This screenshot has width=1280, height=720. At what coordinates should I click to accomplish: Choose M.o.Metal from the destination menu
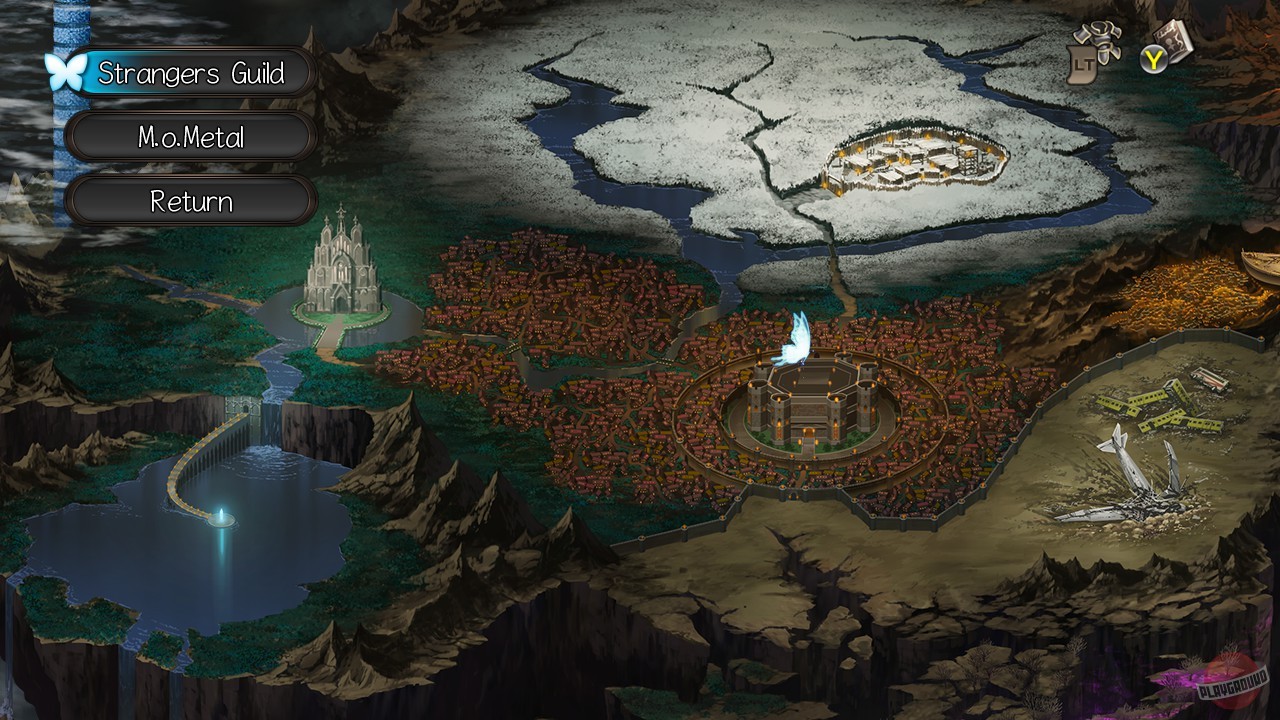click(190, 137)
